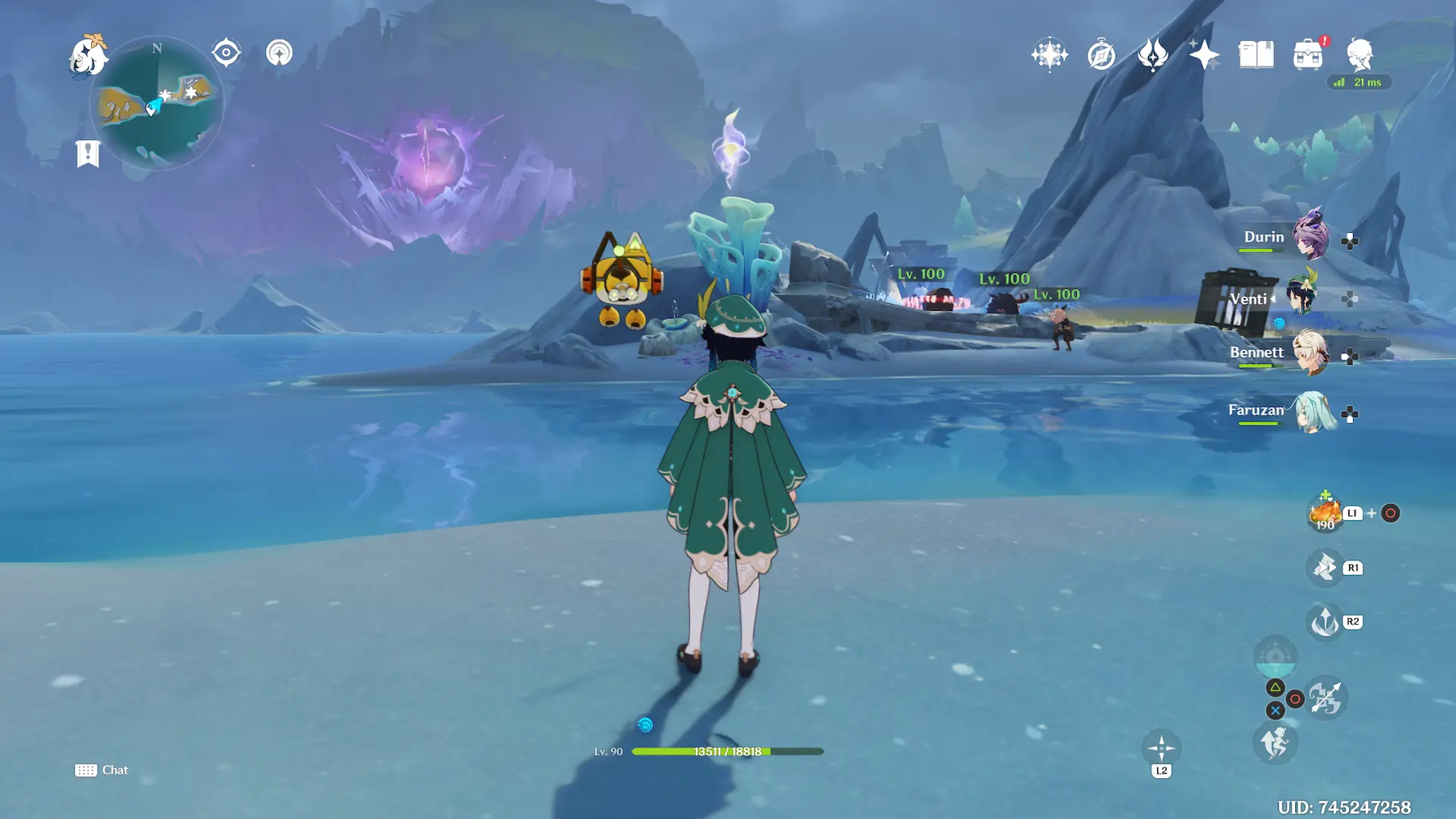The width and height of the screenshot is (1456, 819).
Task: Activate Venti's Elemental Burst crossed-arrows icon
Action: [1326, 698]
